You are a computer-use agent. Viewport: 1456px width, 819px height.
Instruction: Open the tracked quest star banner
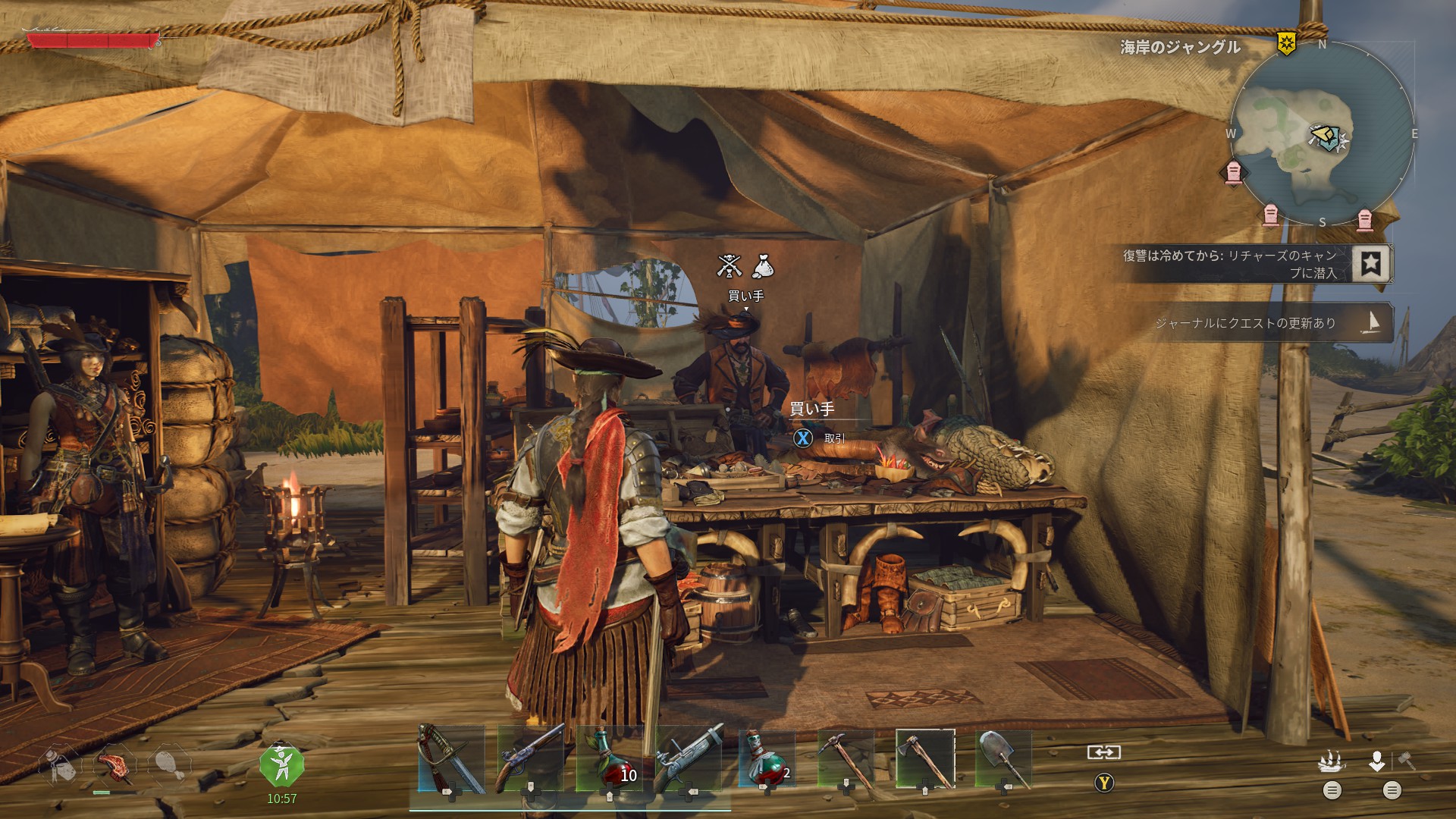1370,263
